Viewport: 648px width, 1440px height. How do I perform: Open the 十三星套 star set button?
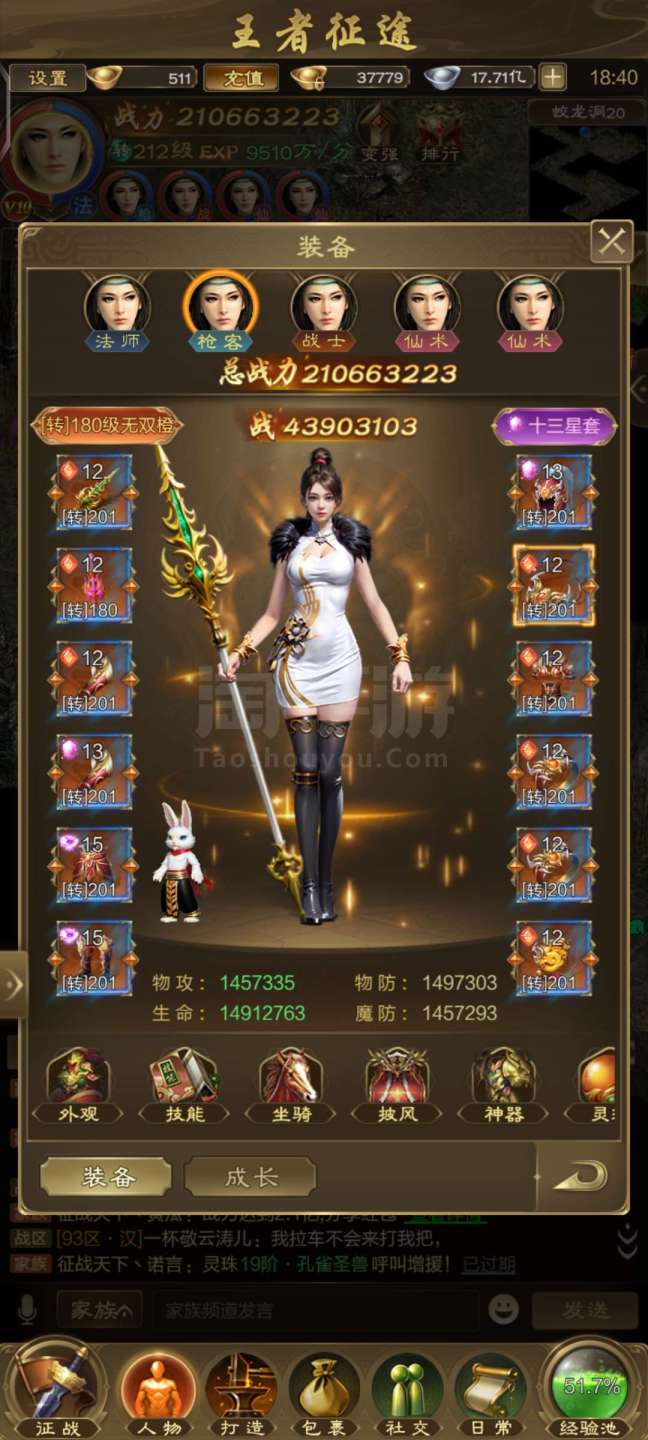pos(554,425)
